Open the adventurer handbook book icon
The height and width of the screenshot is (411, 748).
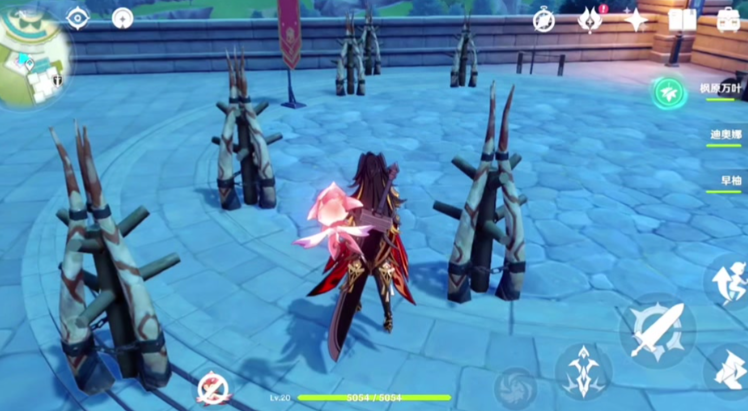[x=682, y=20]
